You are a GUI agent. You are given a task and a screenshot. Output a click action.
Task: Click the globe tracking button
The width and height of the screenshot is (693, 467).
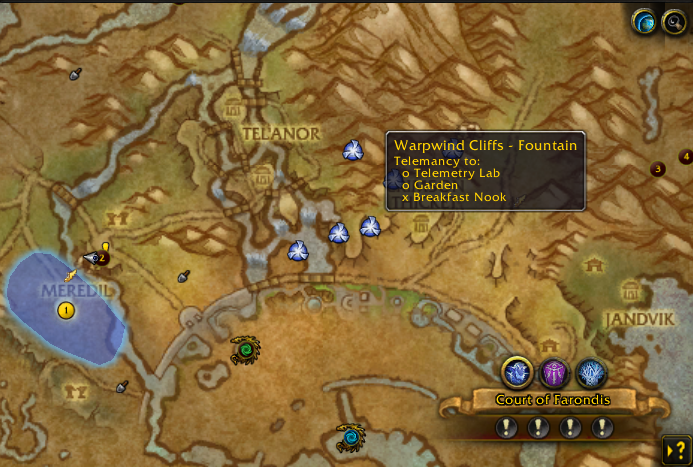[645, 22]
